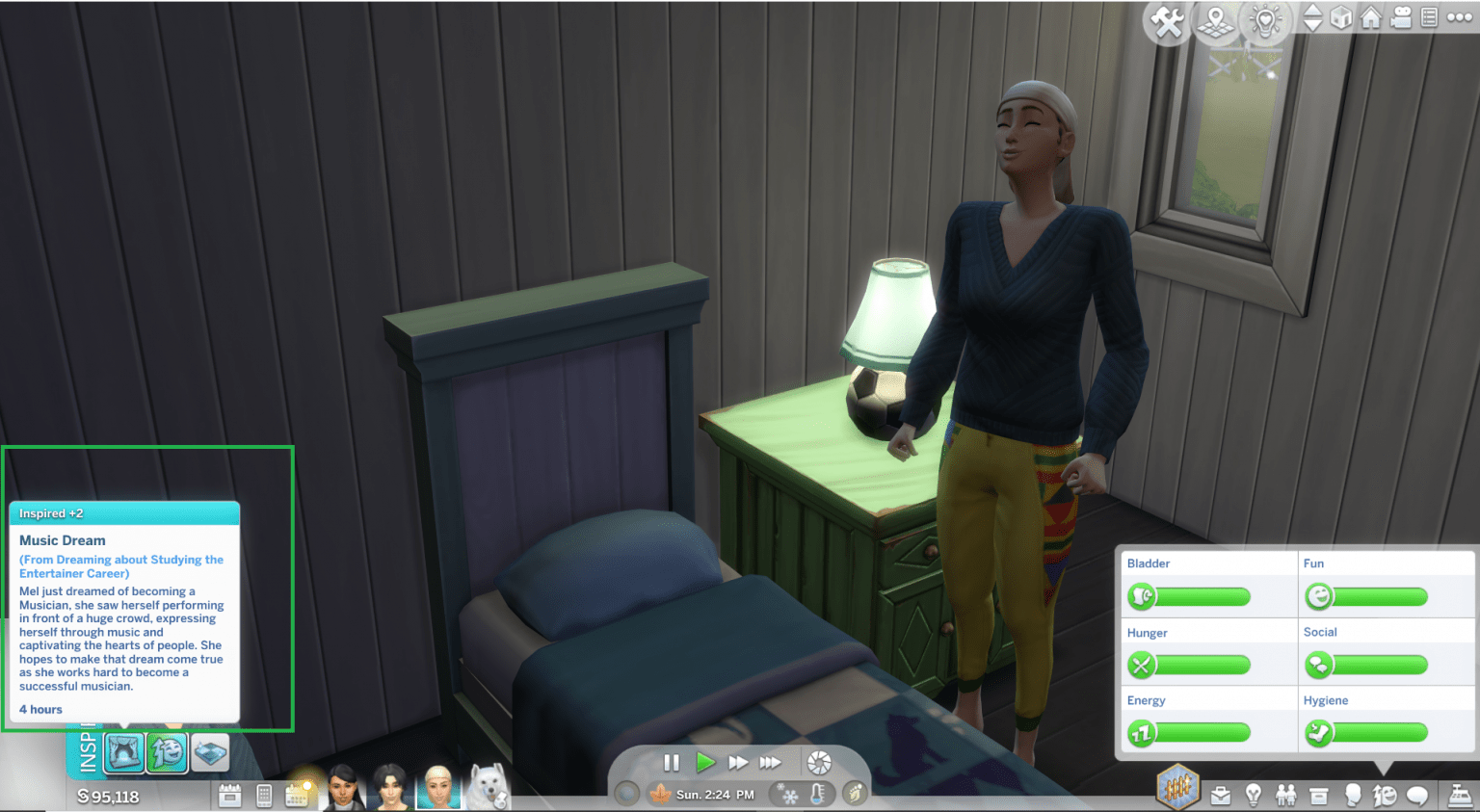1480x812 pixels.
Task: Open the Career panel briefcase
Action: tap(1222, 797)
